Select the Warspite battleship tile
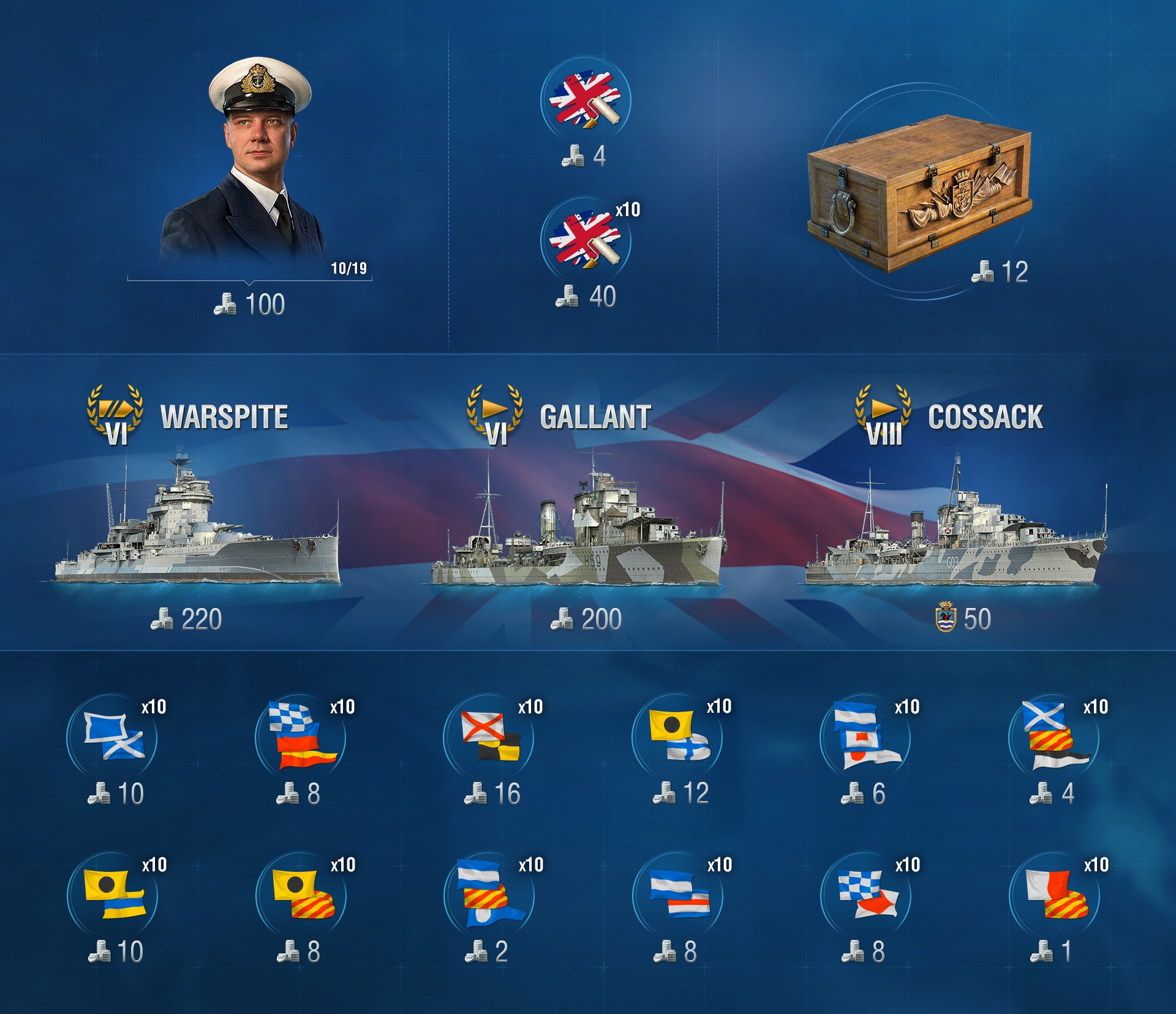This screenshot has width=1176, height=1014. point(197,527)
